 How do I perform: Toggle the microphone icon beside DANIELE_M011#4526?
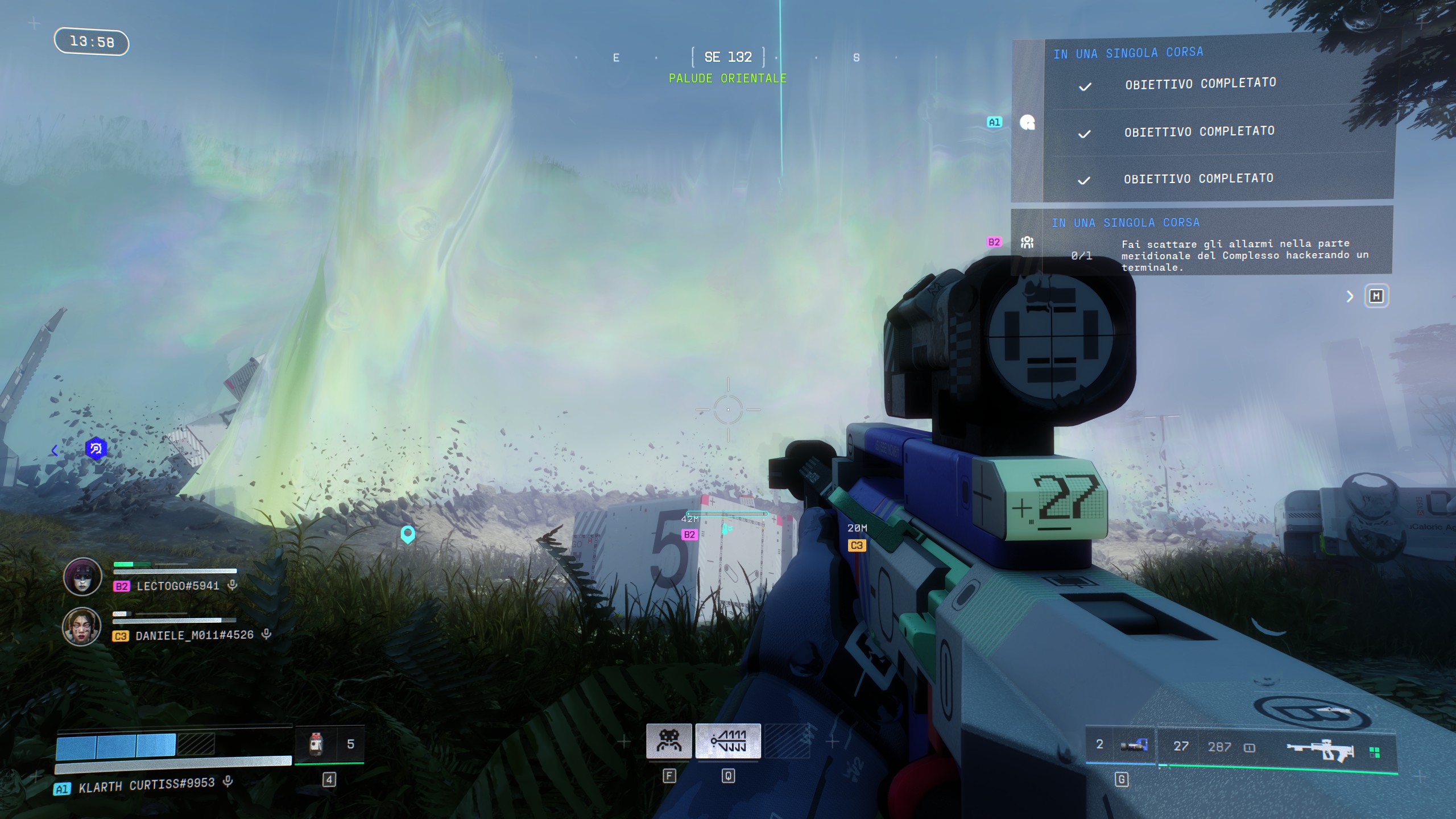(x=266, y=634)
